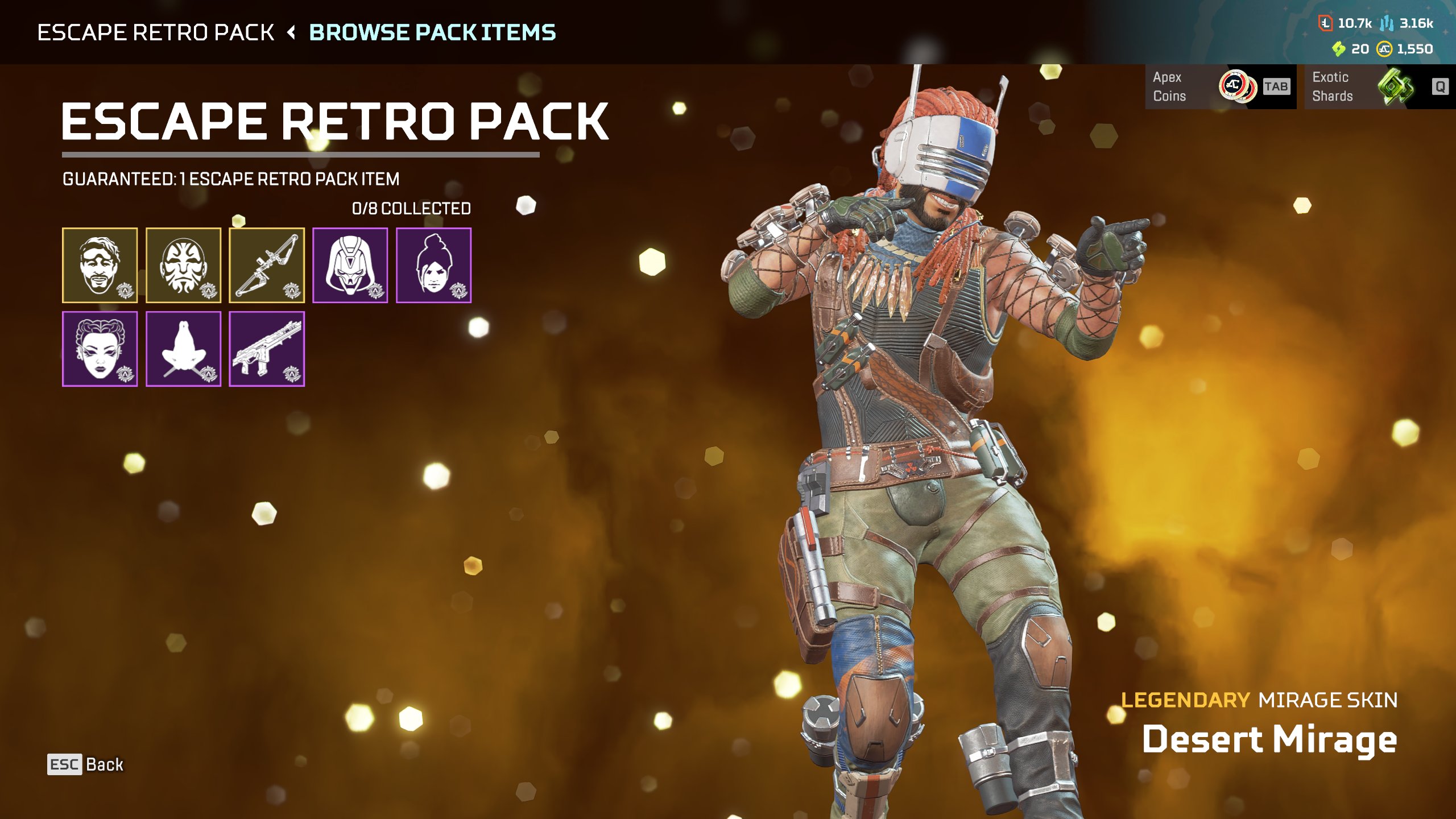Screen dimensions: 1456x819
Task: Preview the legendary Bocek bow skin
Action: coord(267,265)
